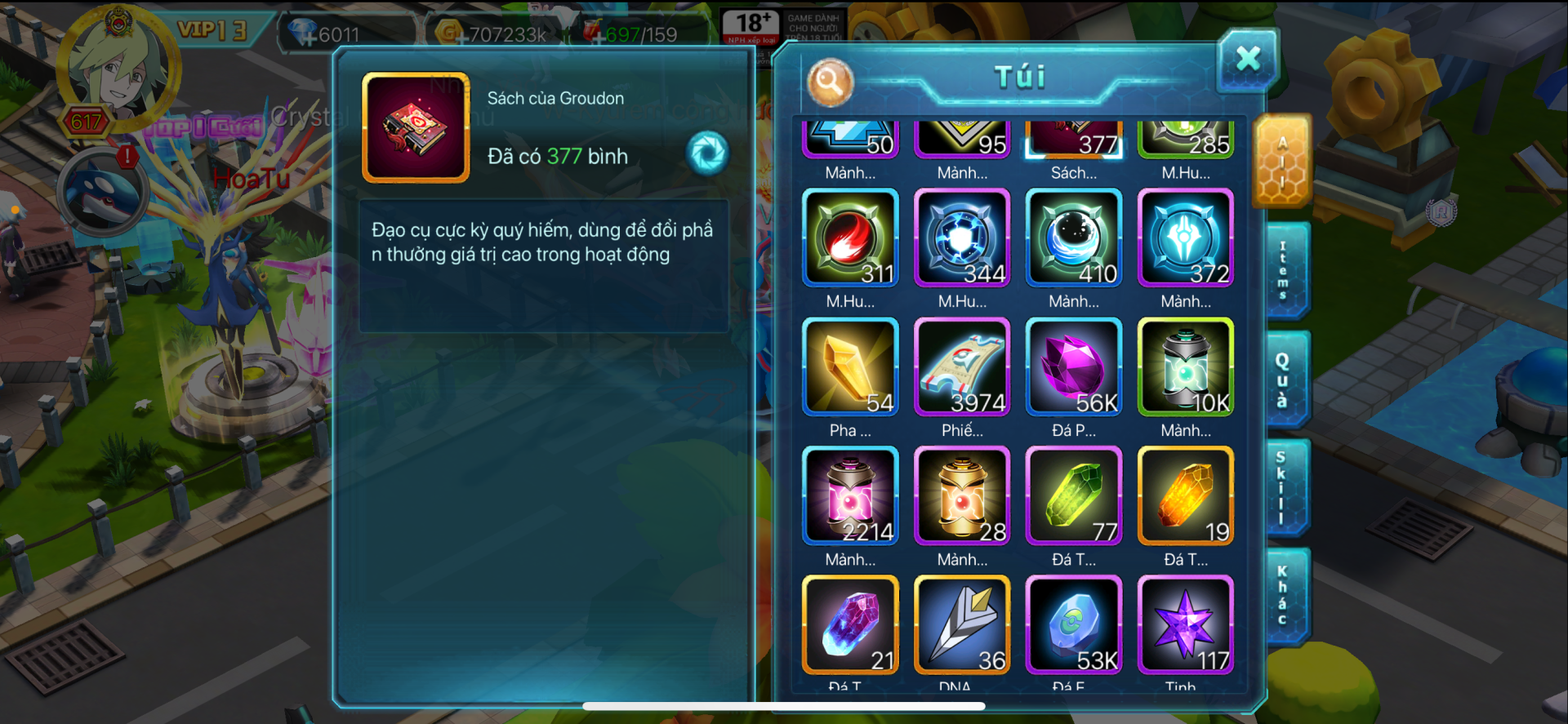The image size is (1568, 724).
Task: Select the black orb item with 410
Action: pos(1074,238)
